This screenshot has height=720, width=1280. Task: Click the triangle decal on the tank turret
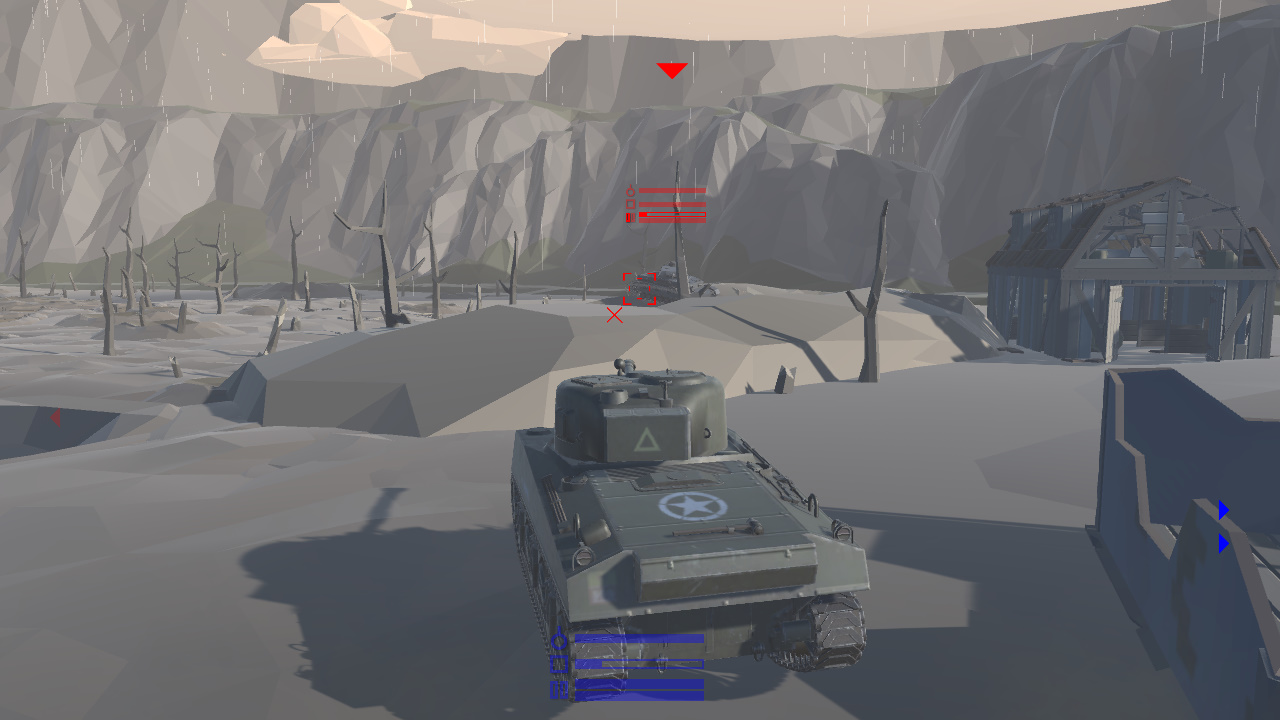pos(645,441)
